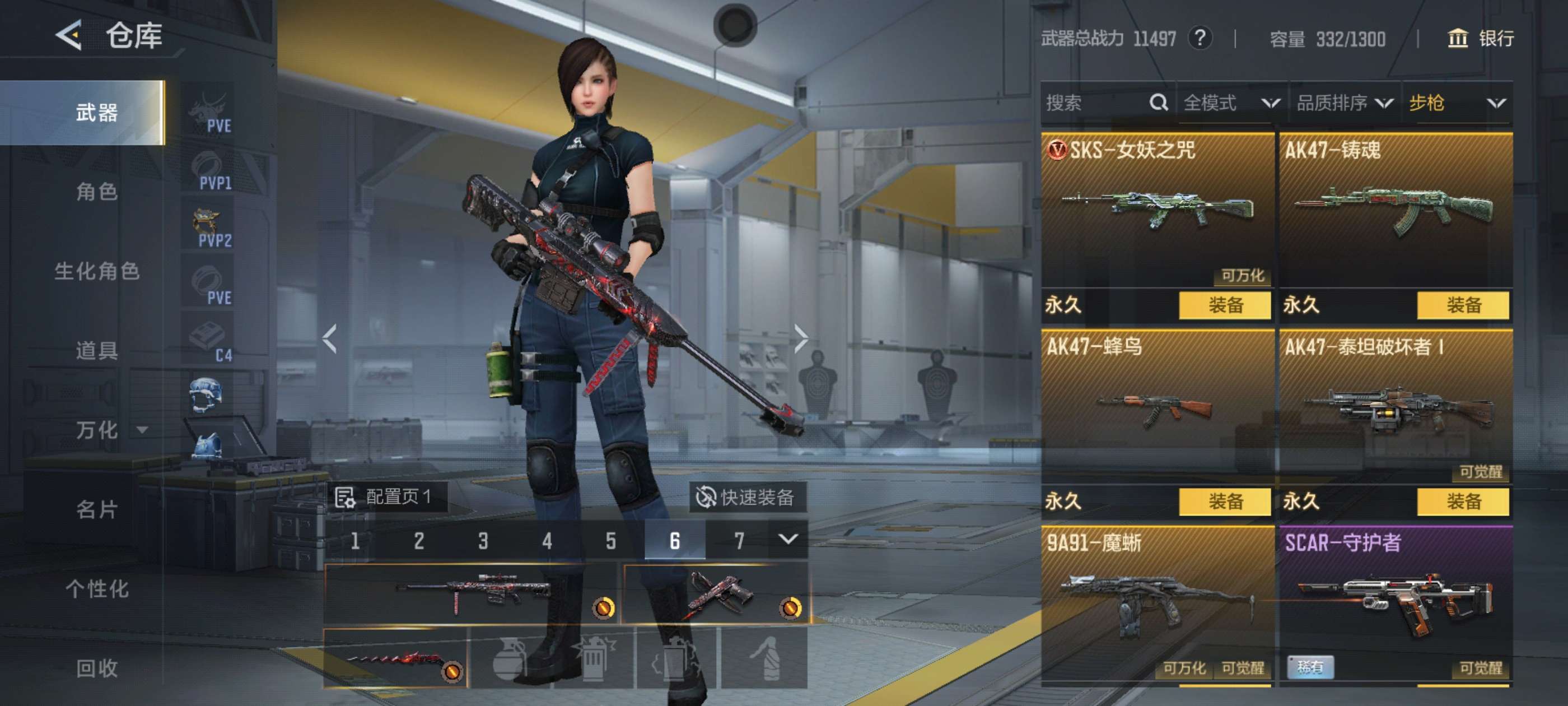Switch to the 道具 items category
Screen dimensions: 1568x706
(x=96, y=350)
